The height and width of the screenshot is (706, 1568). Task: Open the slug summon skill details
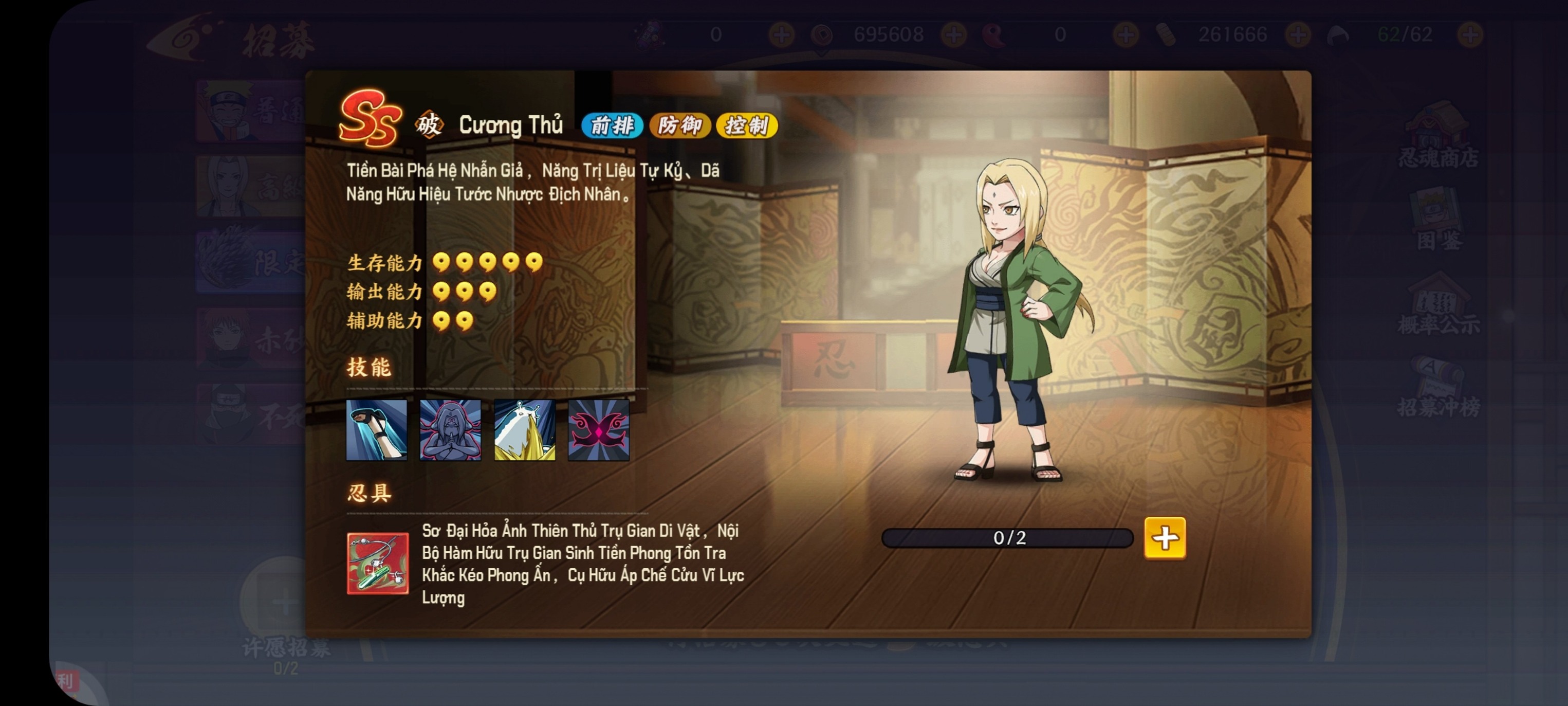coord(524,431)
